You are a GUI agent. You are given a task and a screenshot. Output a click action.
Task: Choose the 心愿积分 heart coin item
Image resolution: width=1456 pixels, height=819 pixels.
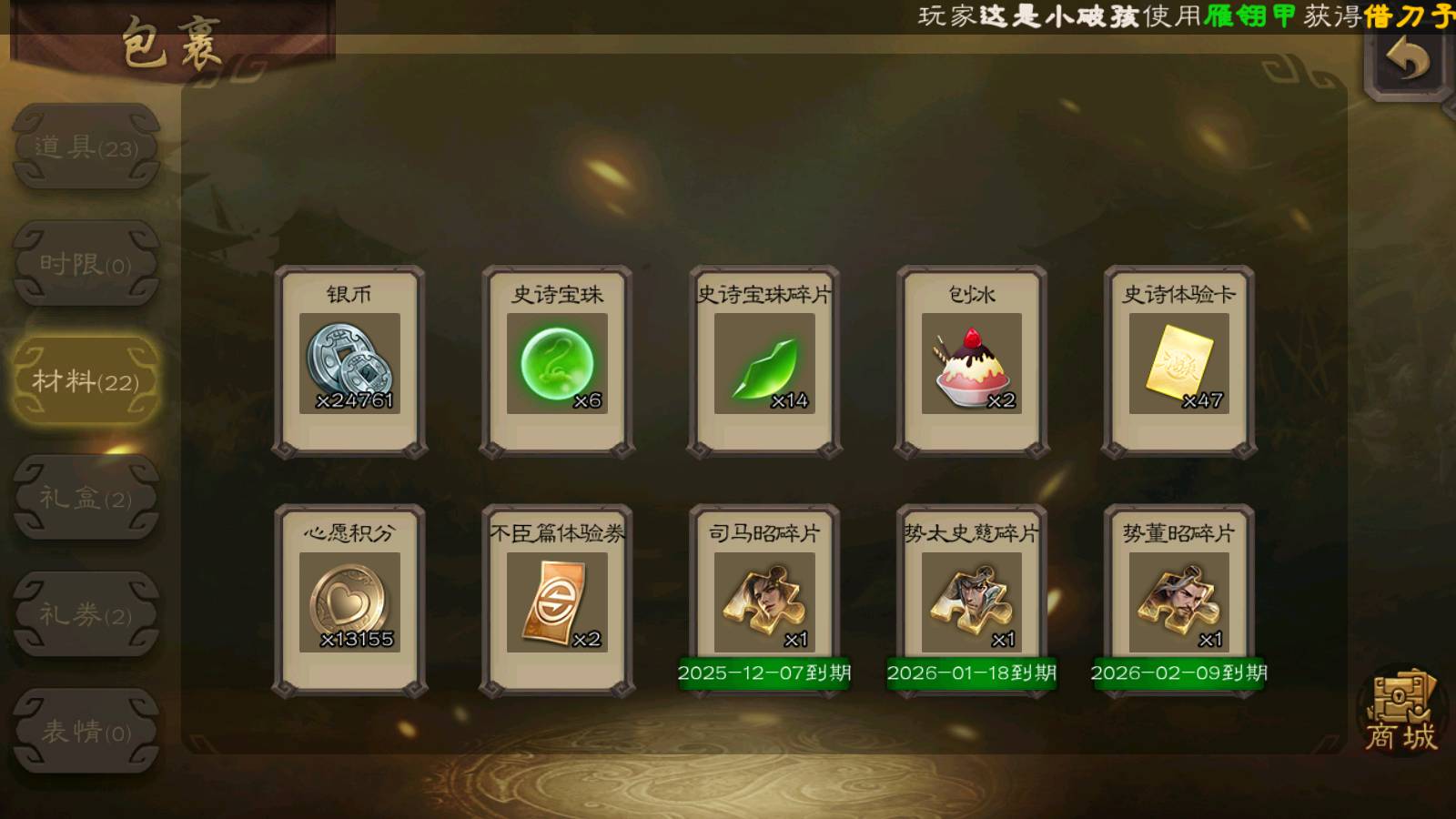349,601
